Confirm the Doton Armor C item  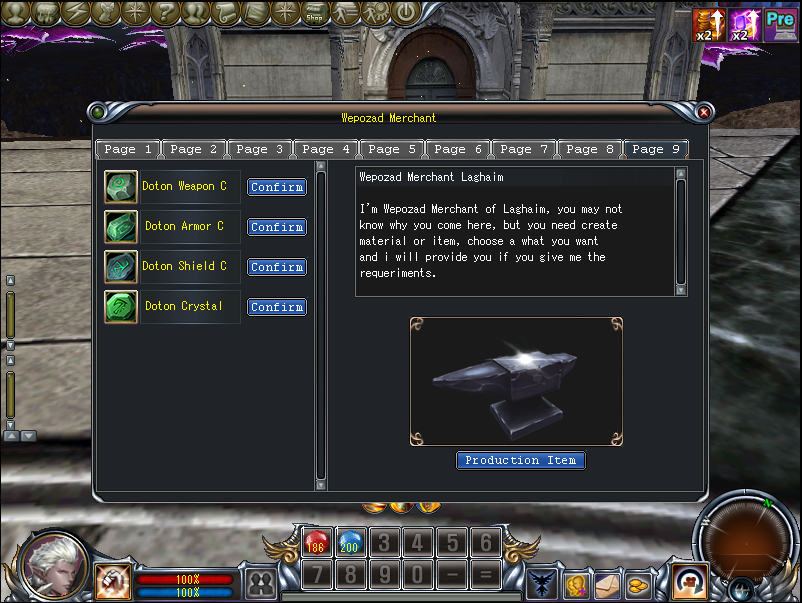(x=277, y=227)
